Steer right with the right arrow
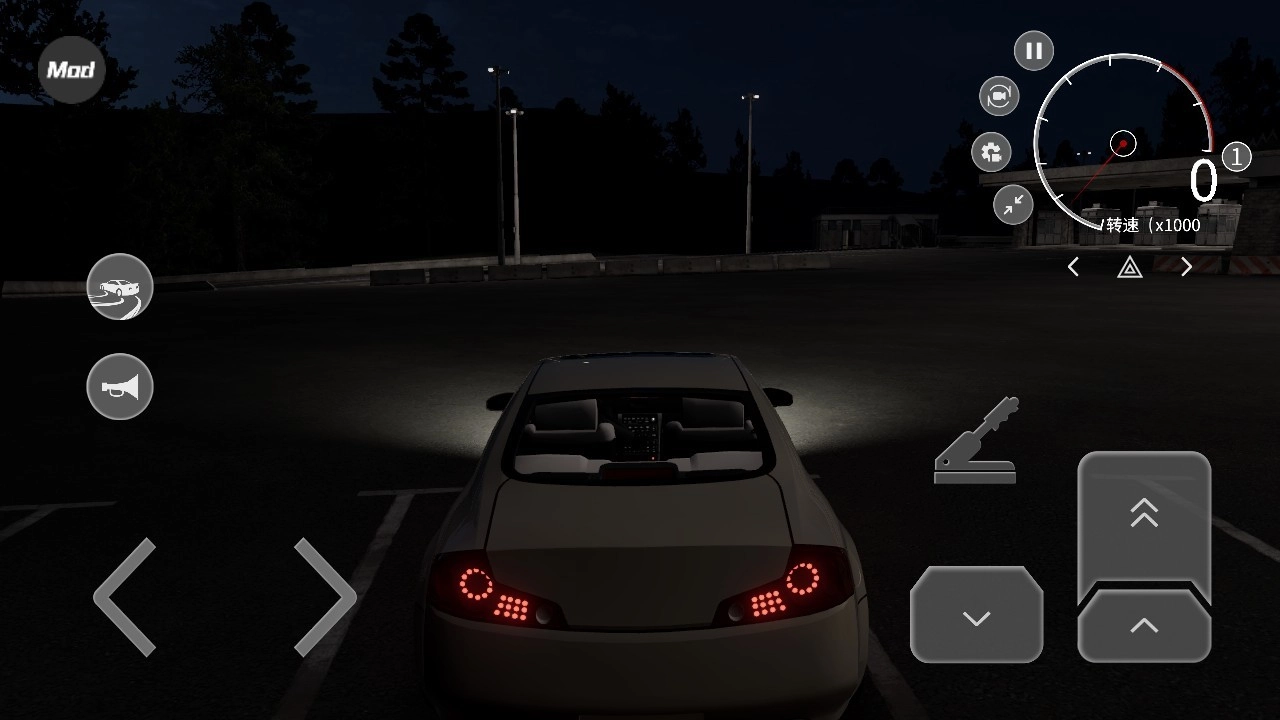Screen dimensions: 1280x720 coord(325,597)
